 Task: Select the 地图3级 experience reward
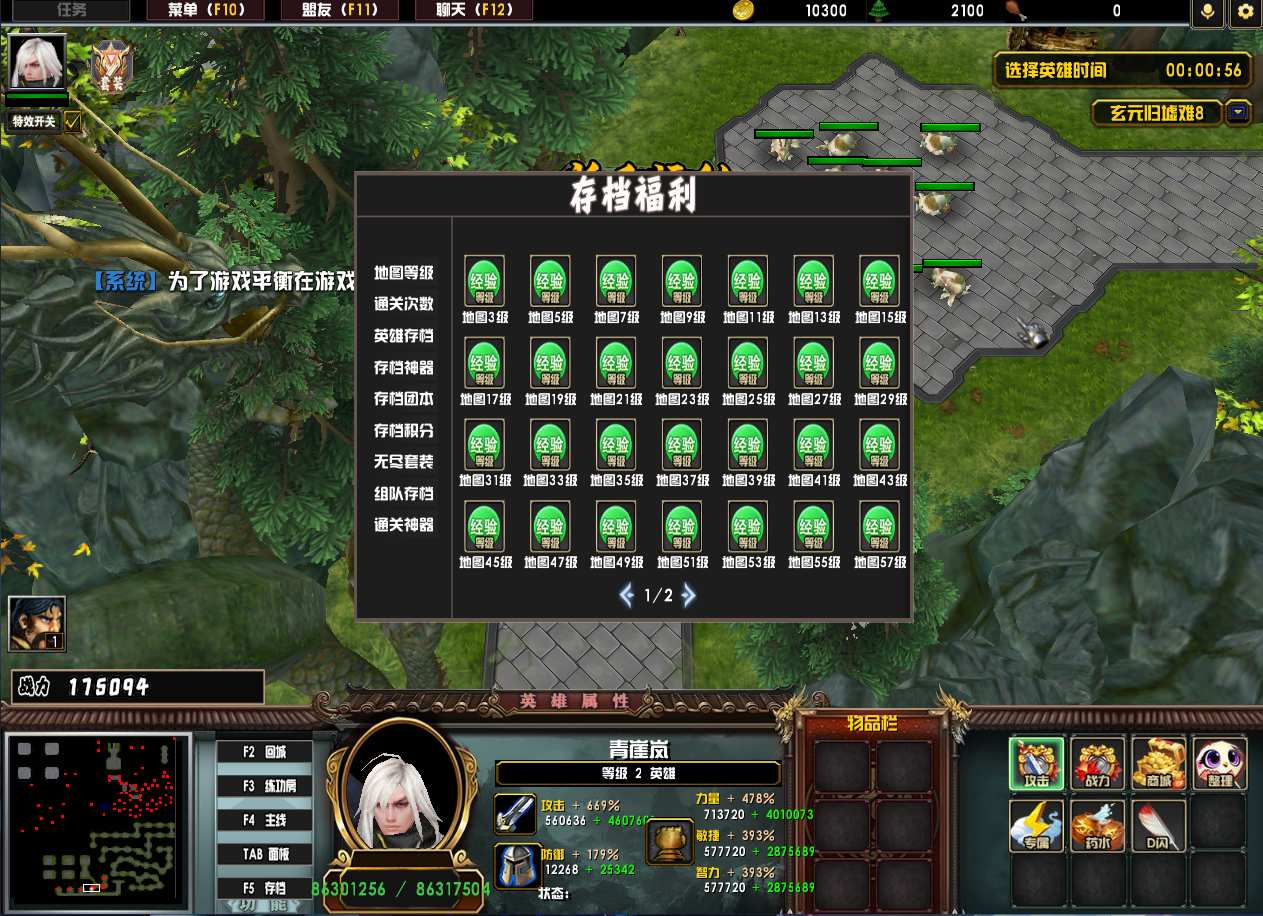tap(484, 282)
